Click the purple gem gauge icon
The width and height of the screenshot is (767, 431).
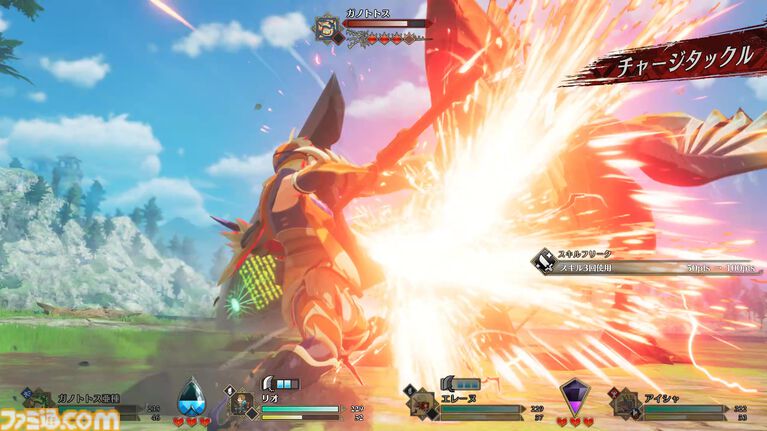[x=574, y=396]
